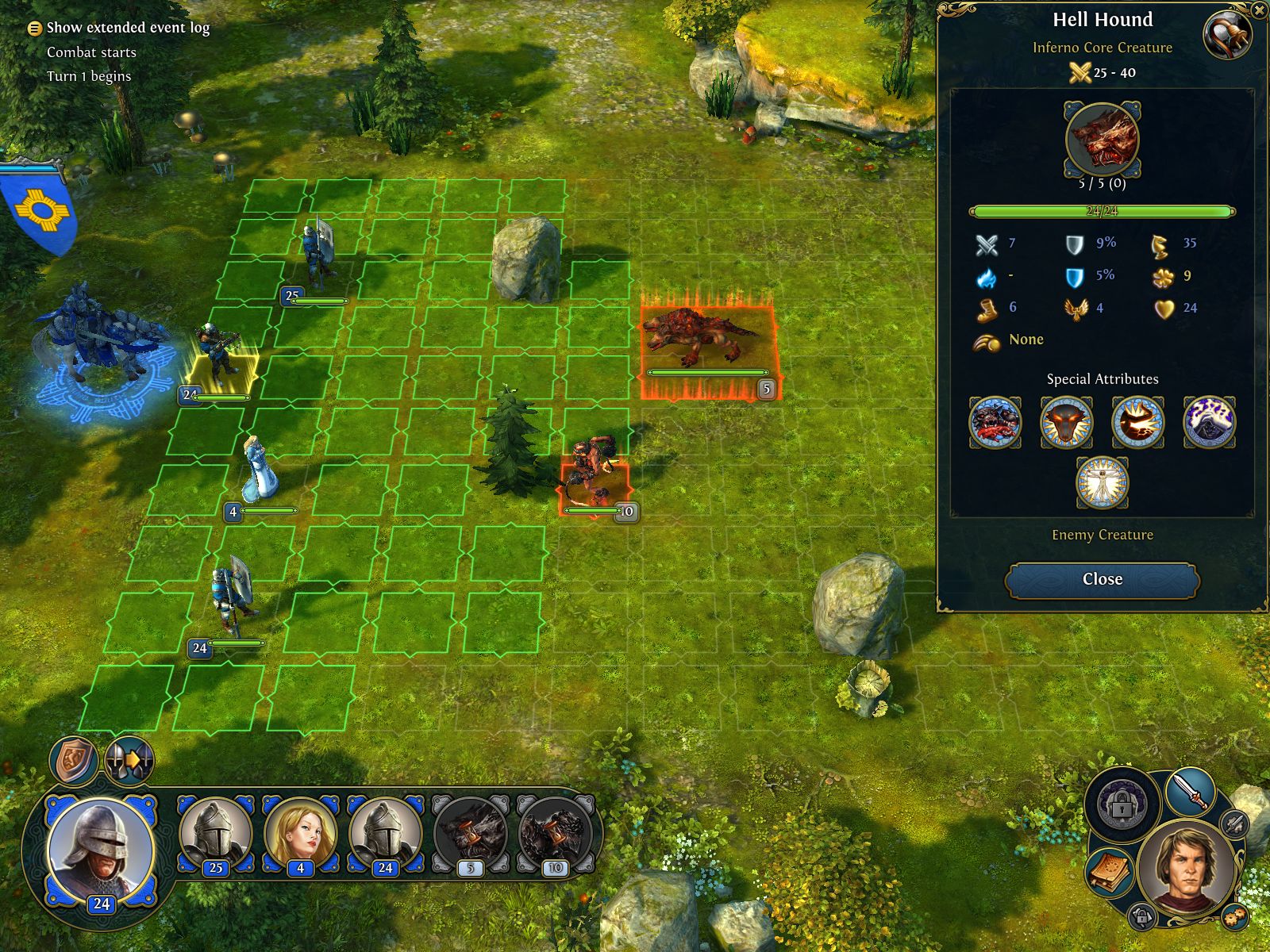Activate the Defend shield command
Image resolution: width=1270 pixels, height=952 pixels.
tap(74, 760)
